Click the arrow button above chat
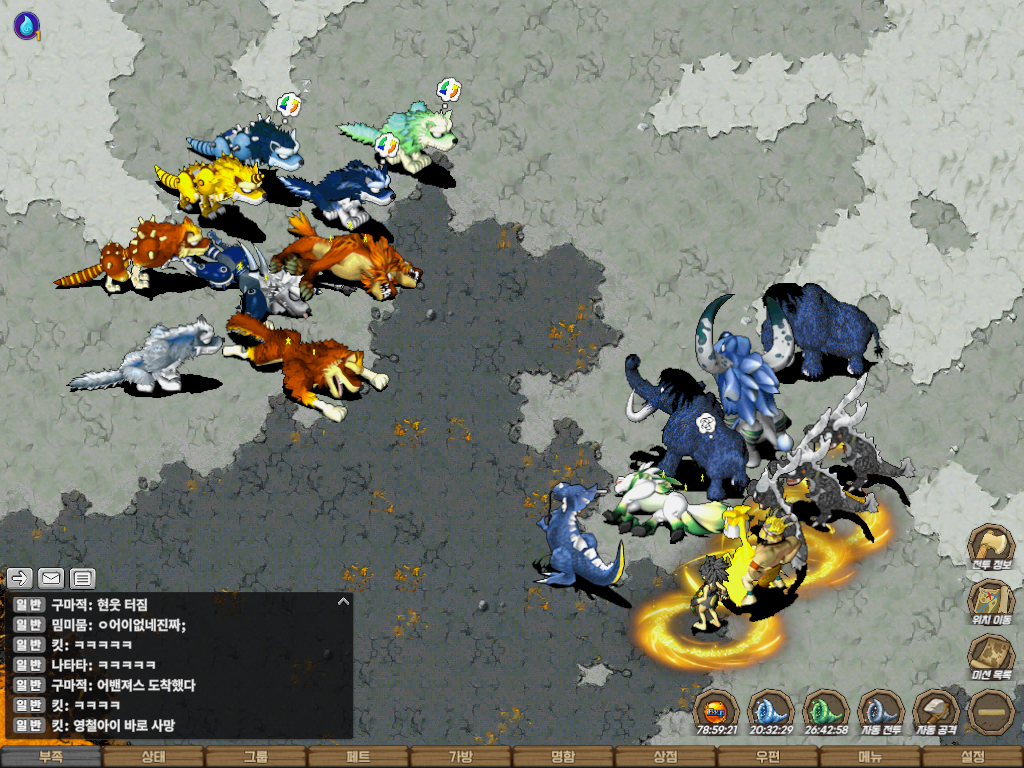Image resolution: width=1024 pixels, height=768 pixels. click(20, 578)
